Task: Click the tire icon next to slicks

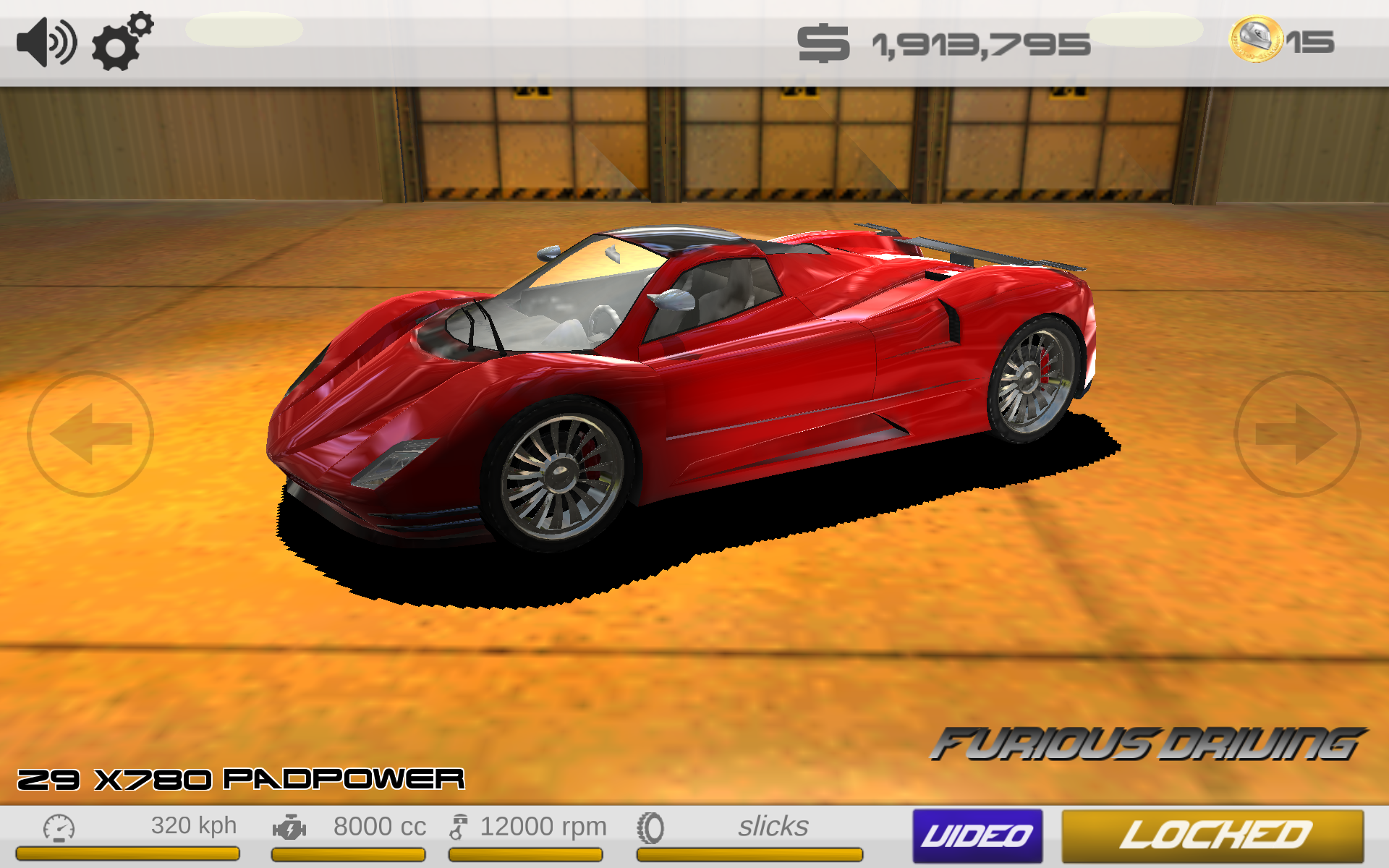Action: point(650,825)
